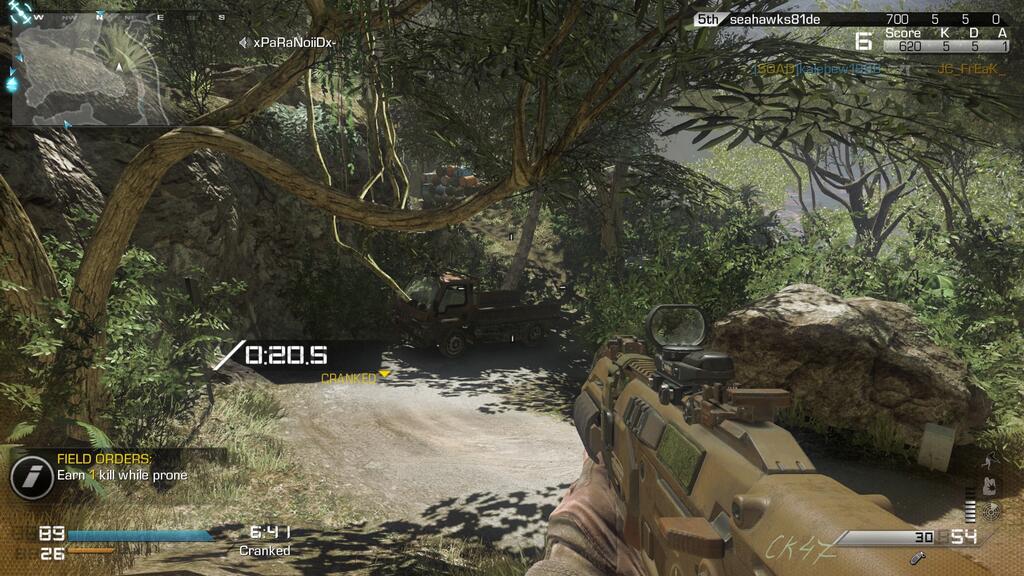This screenshot has height=576, width=1024.
Task: Click the blast shield perk icon
Action: [991, 486]
